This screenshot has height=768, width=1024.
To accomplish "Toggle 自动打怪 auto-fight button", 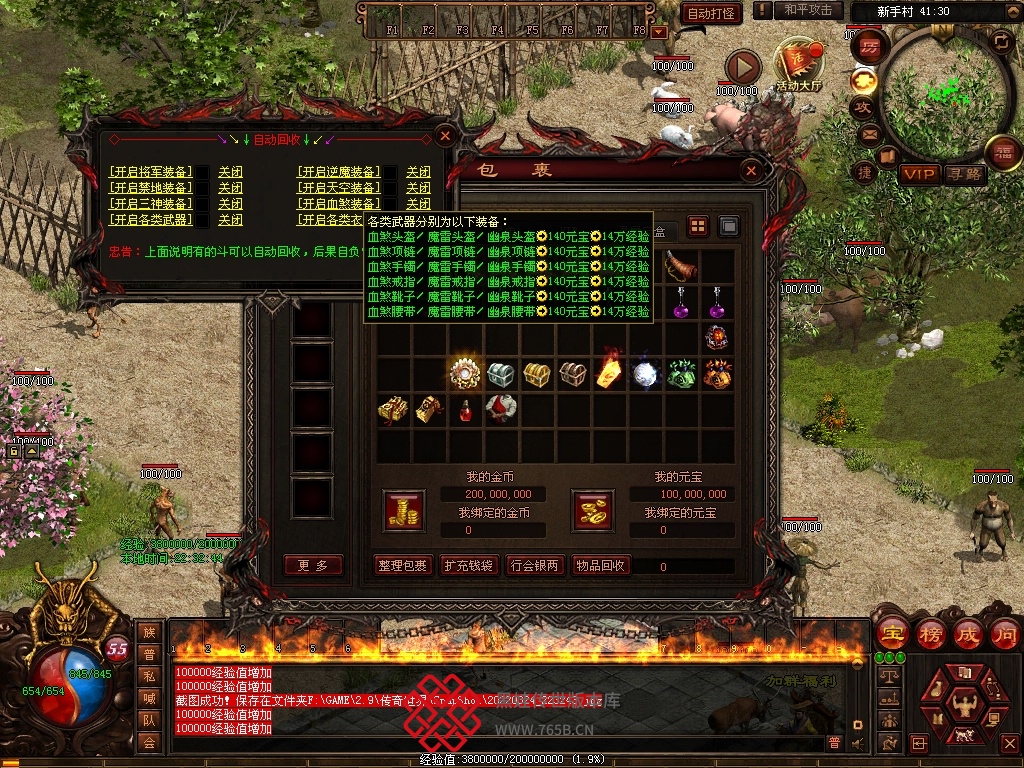I will 711,13.
